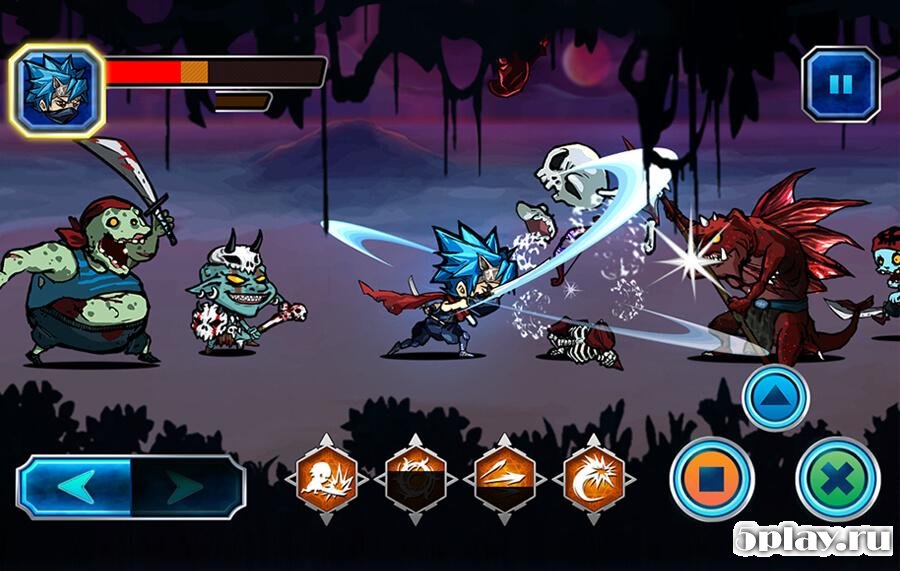Activate the ground slam strike skill

tap(327, 478)
